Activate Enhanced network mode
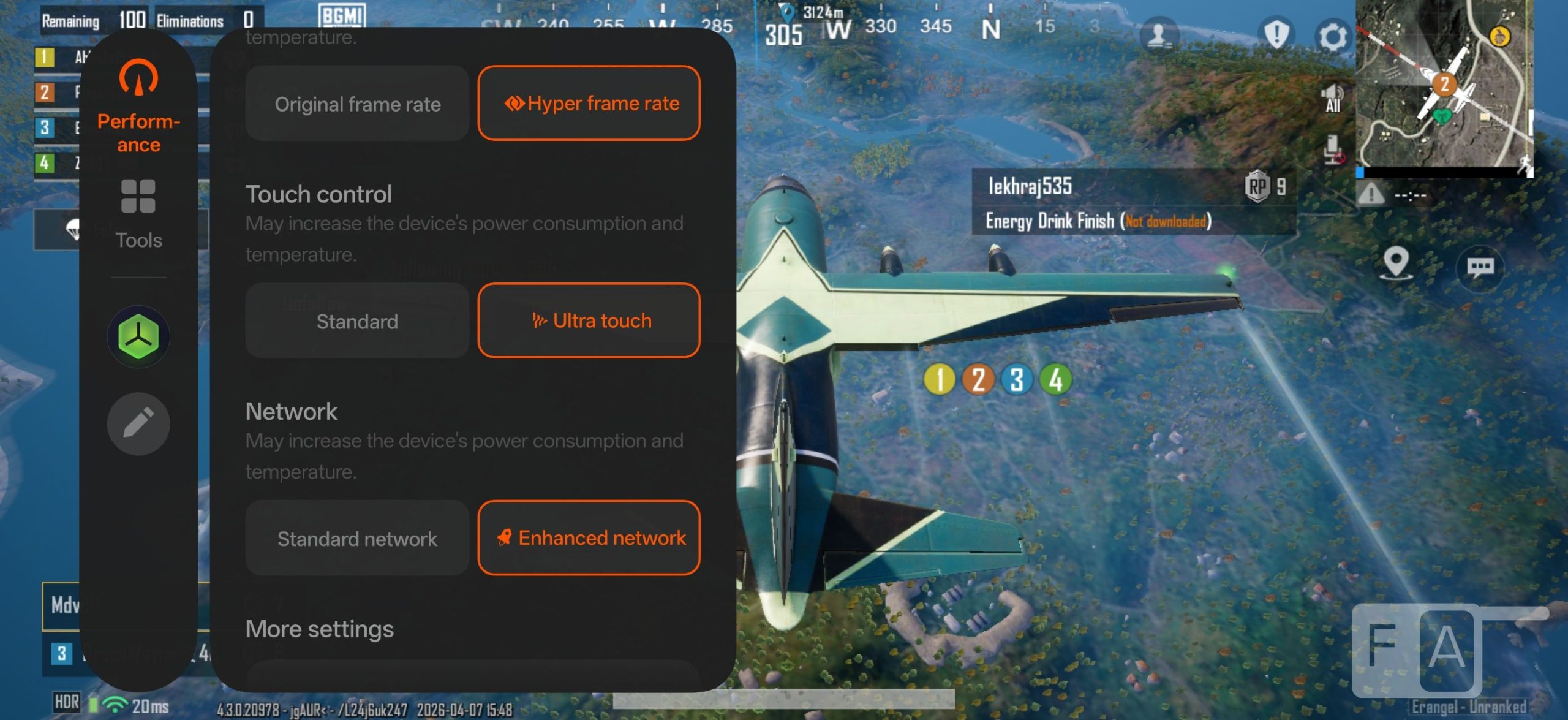This screenshot has width=1568, height=720. [589, 538]
